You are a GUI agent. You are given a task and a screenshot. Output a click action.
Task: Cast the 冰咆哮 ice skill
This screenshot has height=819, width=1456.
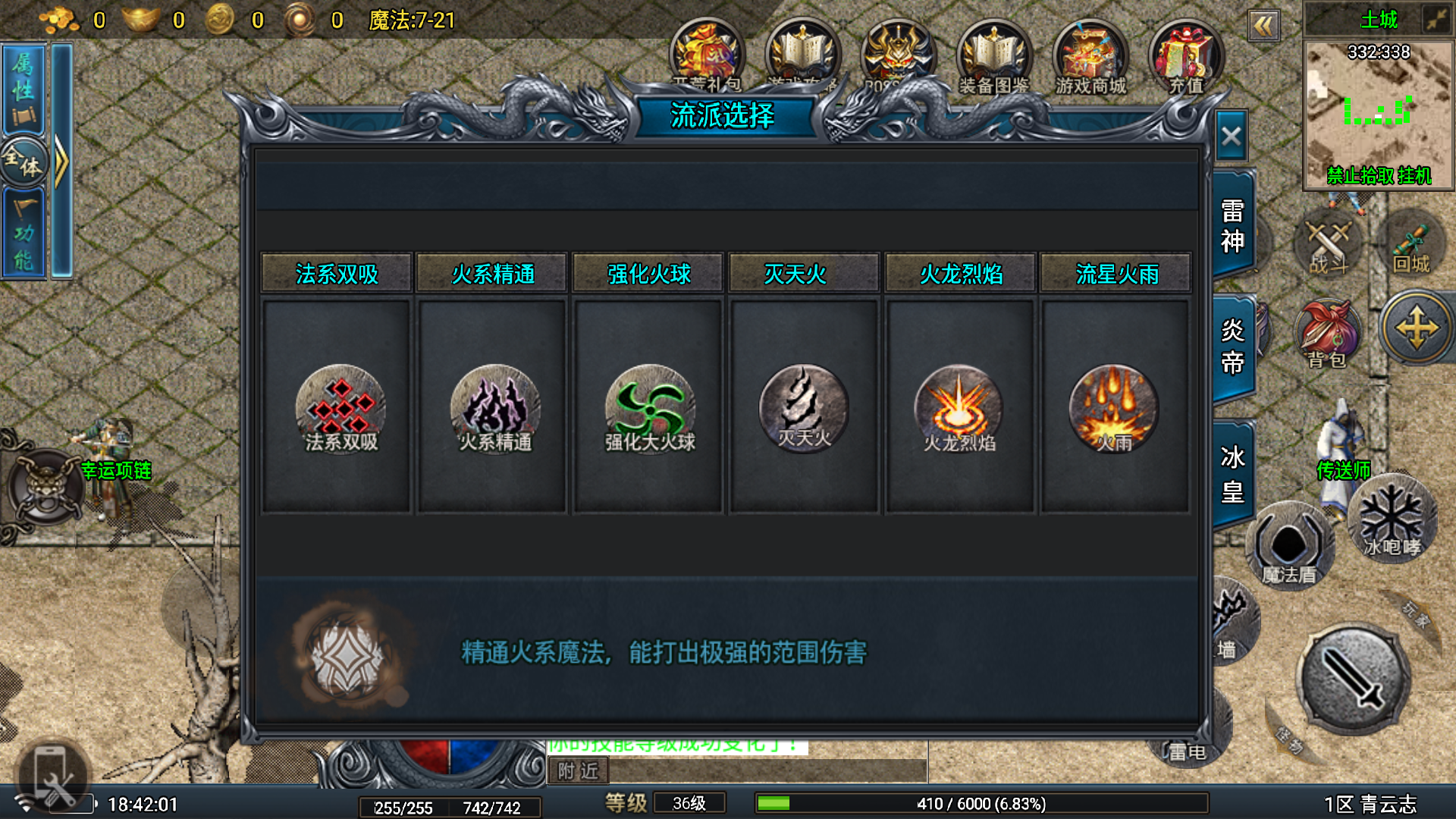[1392, 519]
